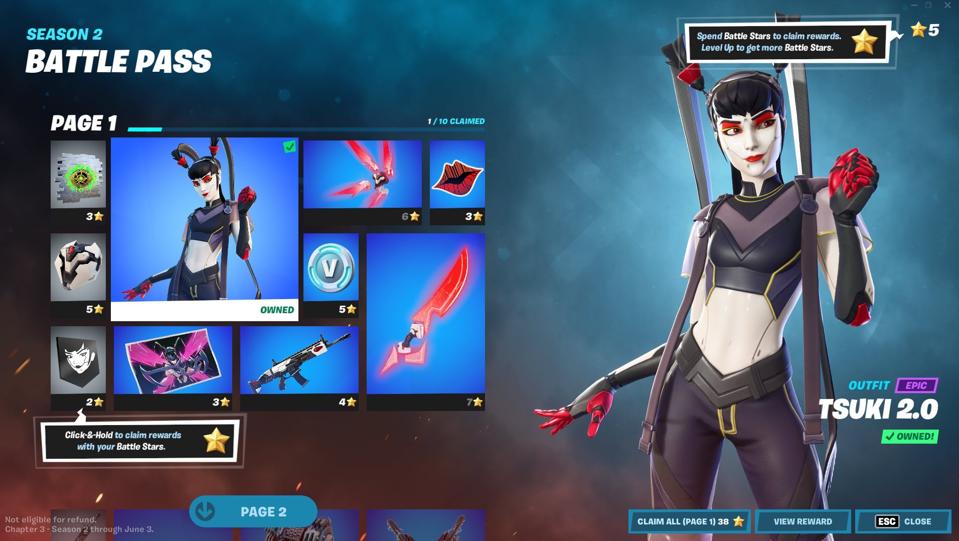Go to Page 2 of the Battle Pass
Screen dimensions: 959x541
point(253,512)
